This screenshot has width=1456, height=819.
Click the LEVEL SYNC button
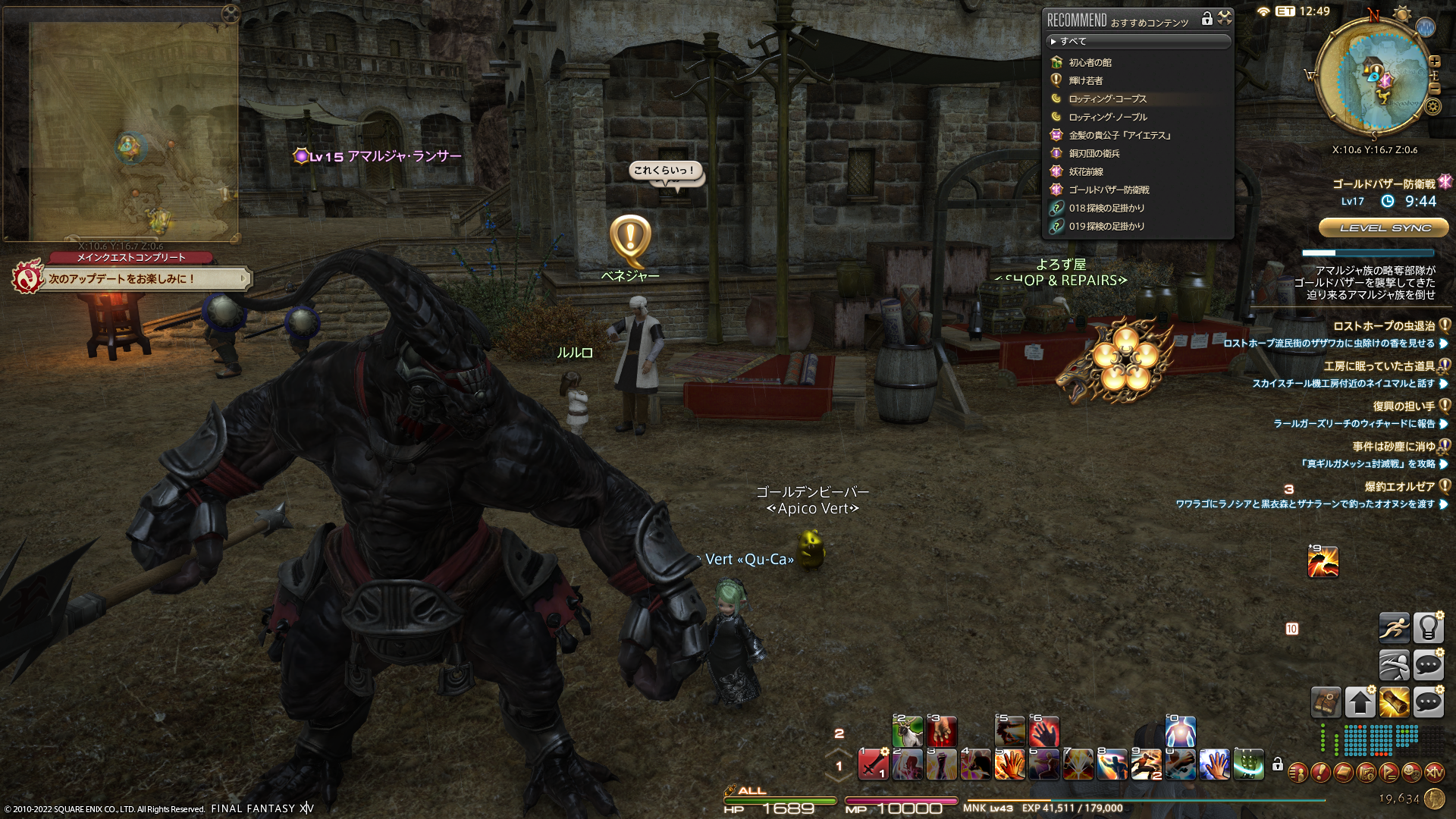coord(1385,227)
